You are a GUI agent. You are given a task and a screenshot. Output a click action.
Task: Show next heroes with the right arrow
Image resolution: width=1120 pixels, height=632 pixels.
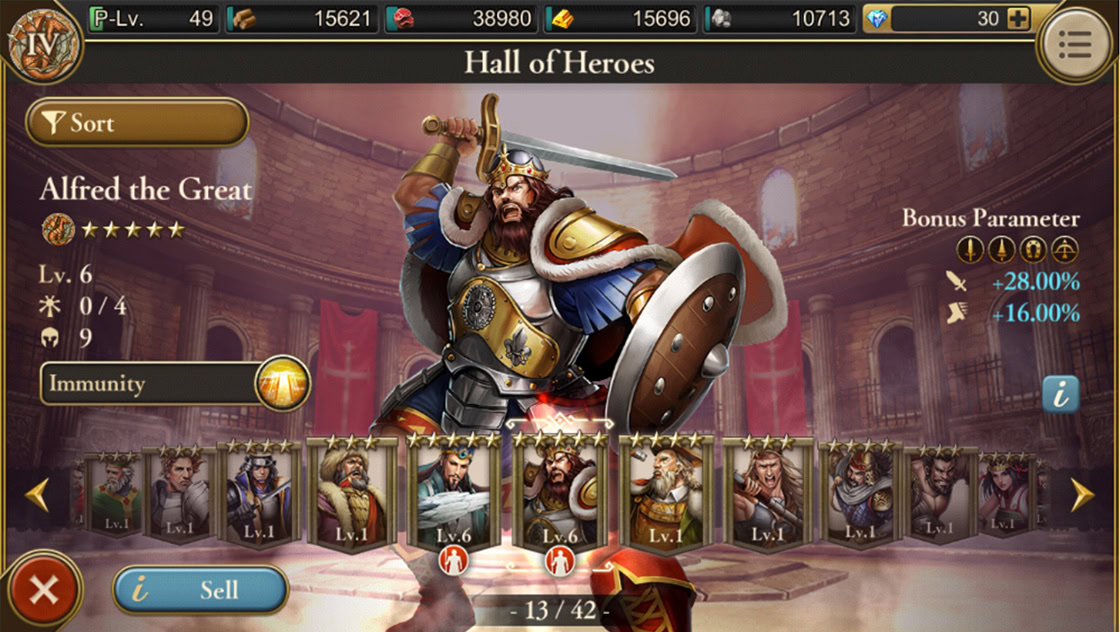coord(1082,495)
